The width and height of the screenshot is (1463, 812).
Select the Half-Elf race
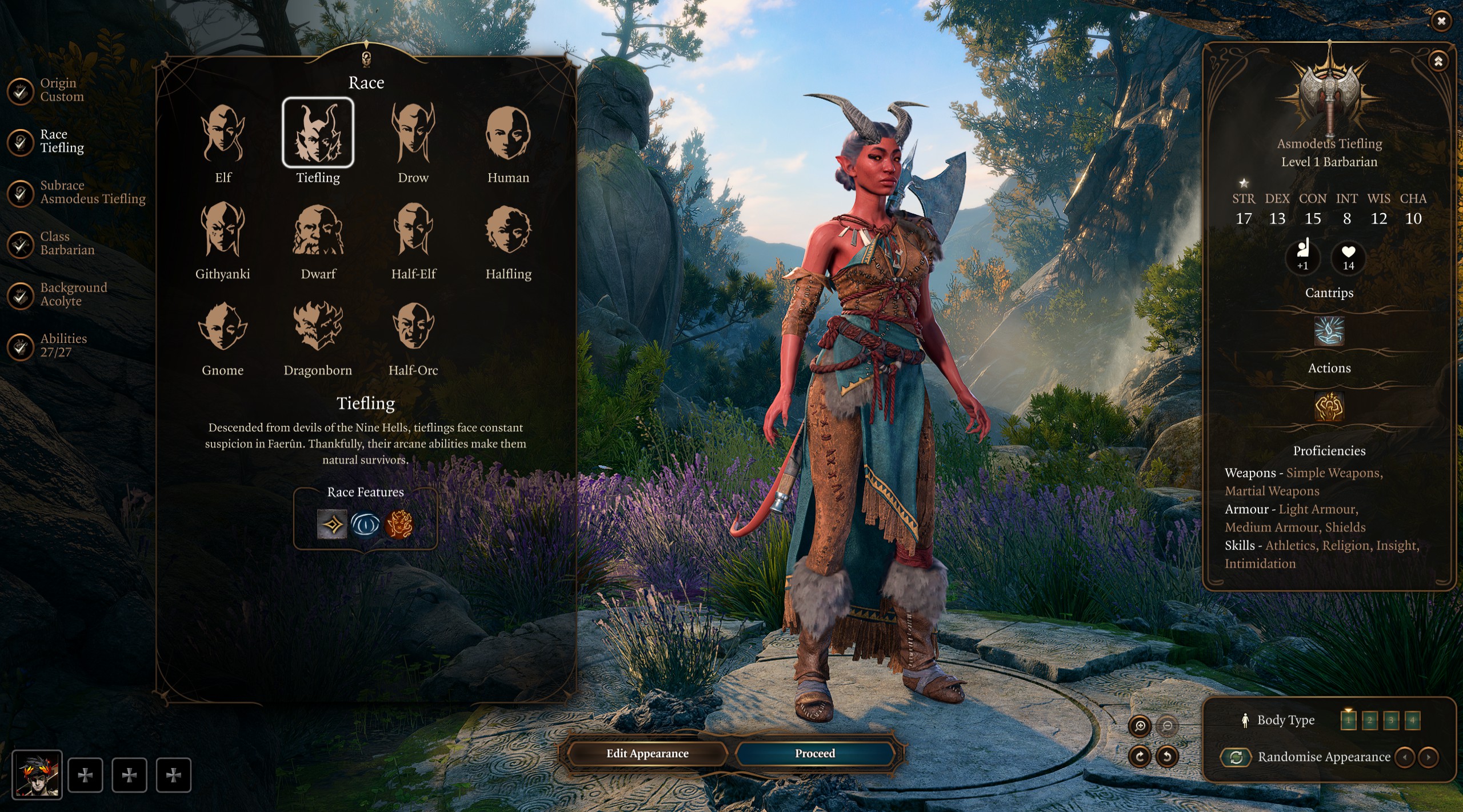point(413,230)
